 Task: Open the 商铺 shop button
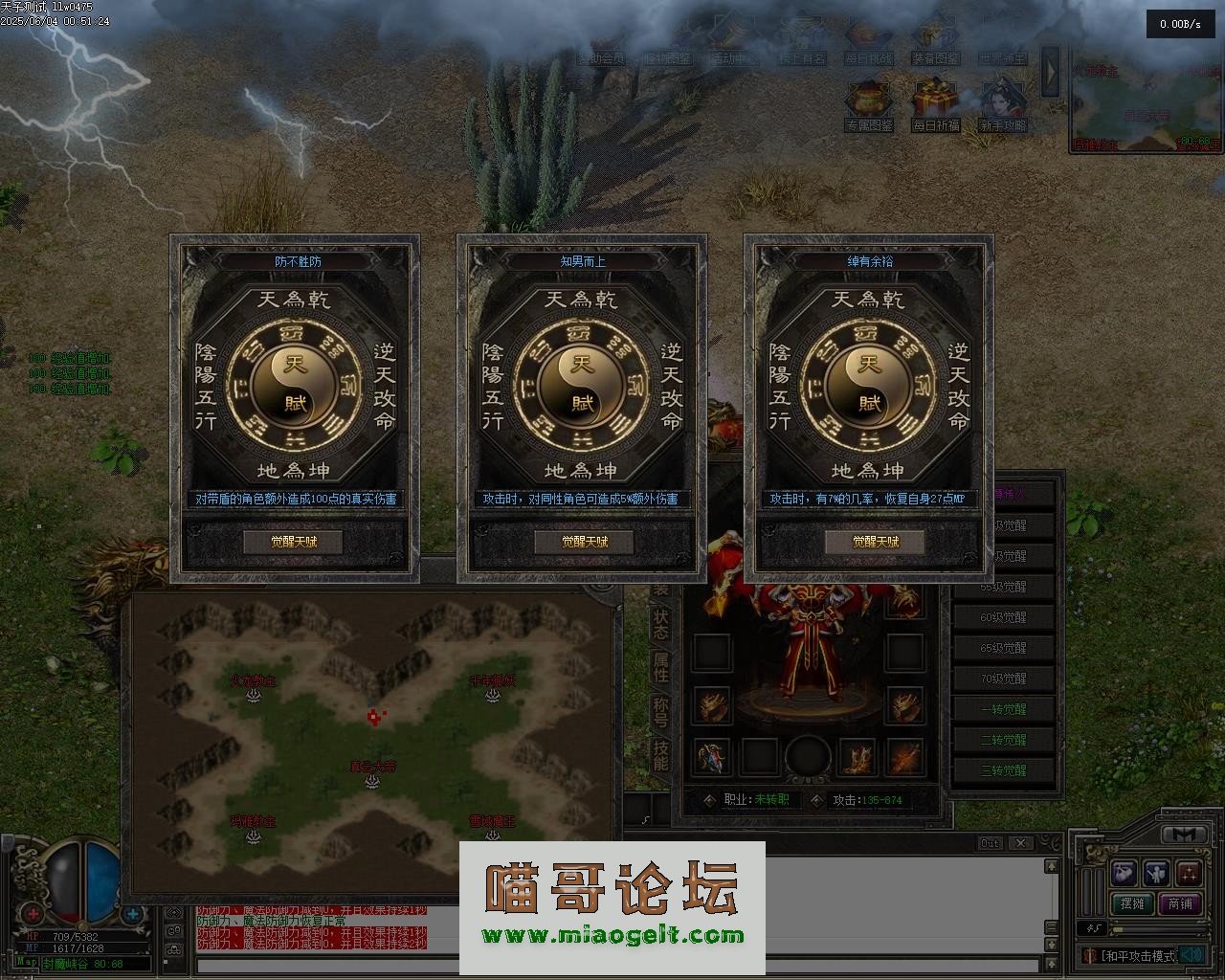1180,903
